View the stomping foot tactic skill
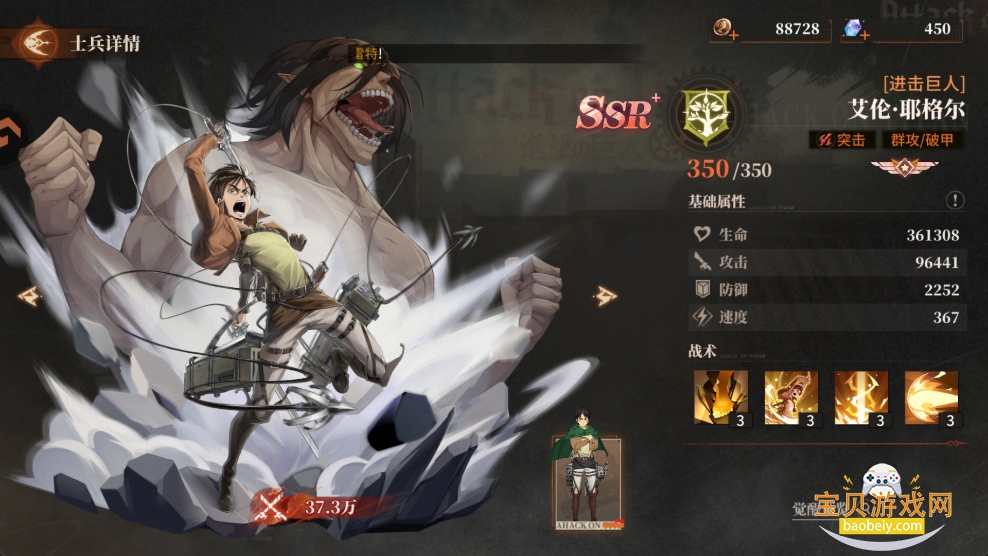Screen dimensions: 988x556 [x=721, y=397]
